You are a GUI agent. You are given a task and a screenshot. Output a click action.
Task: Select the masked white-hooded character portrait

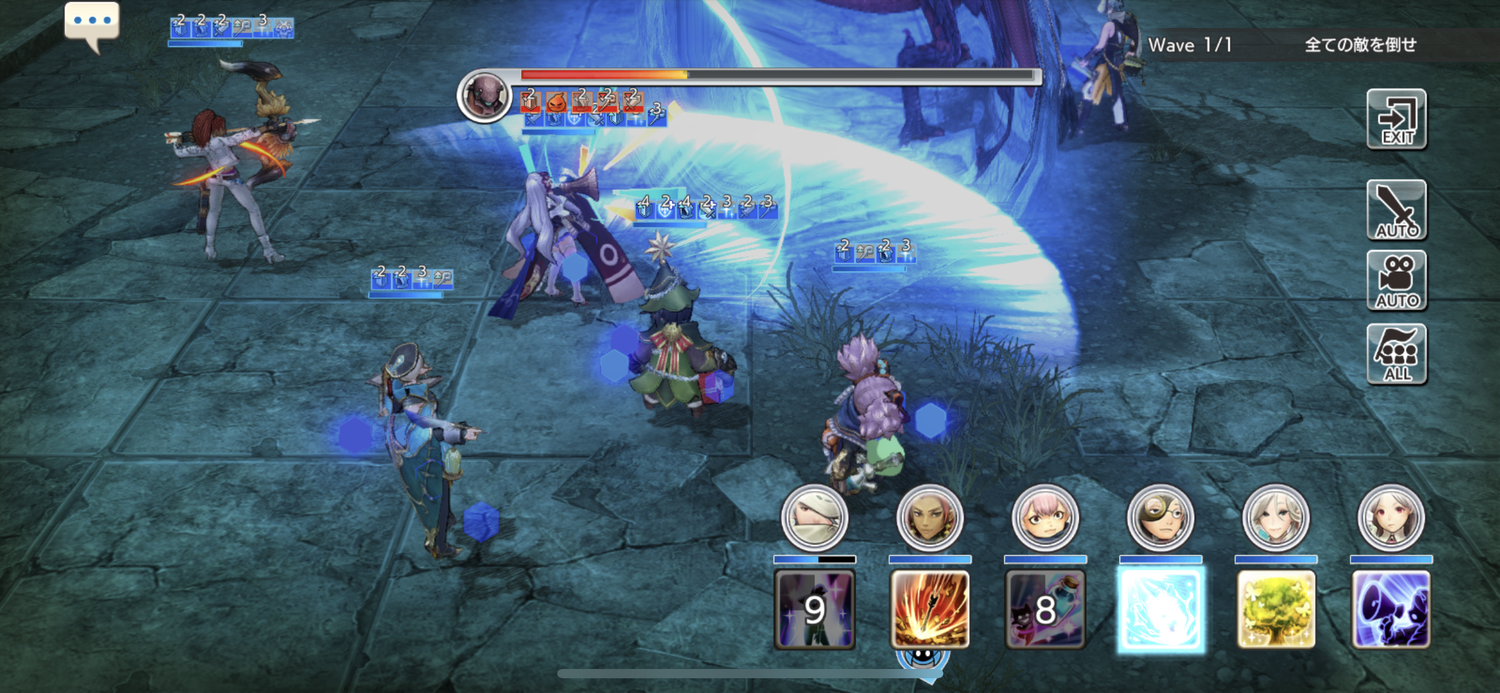[x=815, y=518]
